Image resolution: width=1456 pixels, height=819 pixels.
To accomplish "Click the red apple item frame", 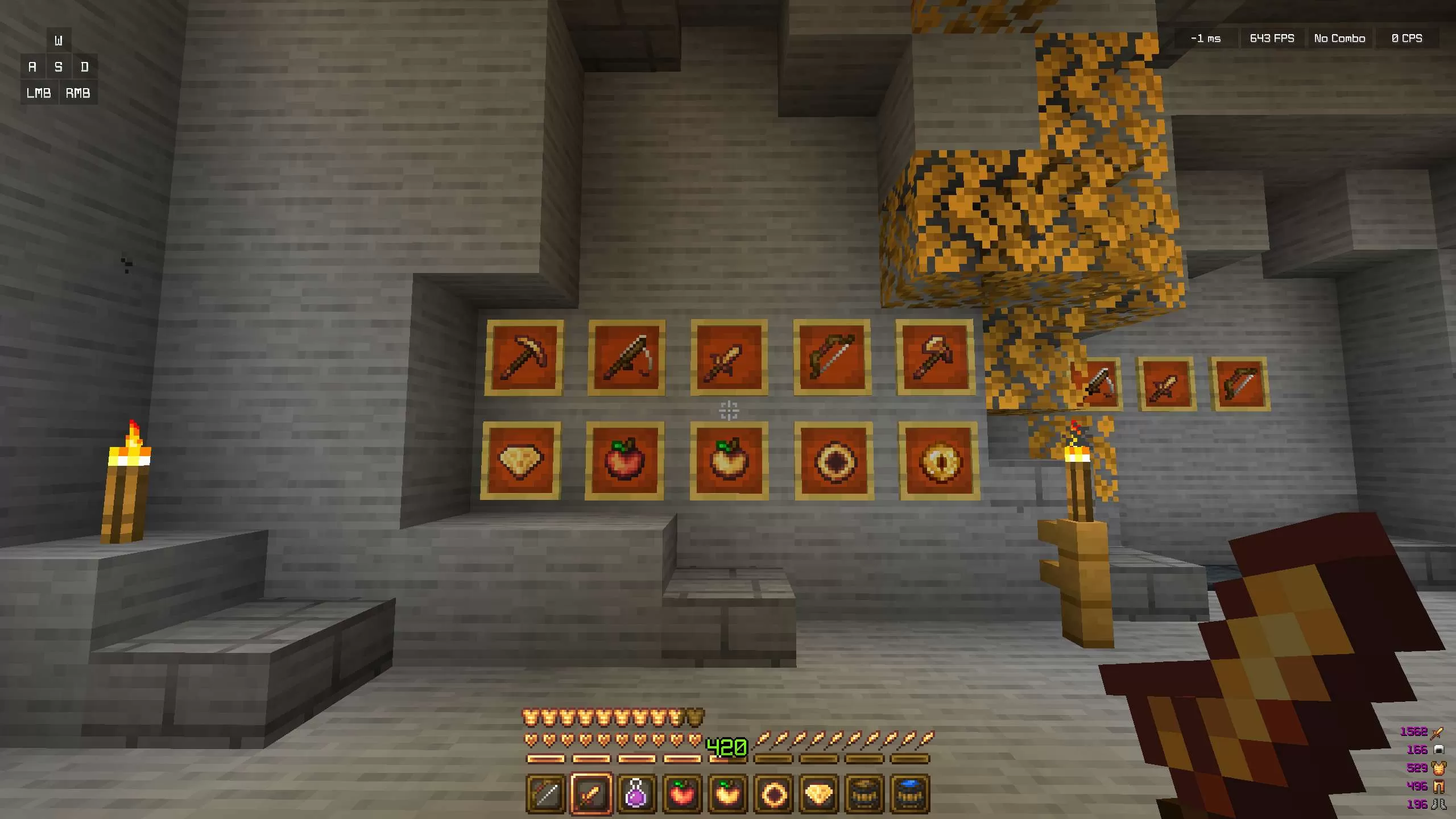I will pyautogui.click(x=624, y=461).
